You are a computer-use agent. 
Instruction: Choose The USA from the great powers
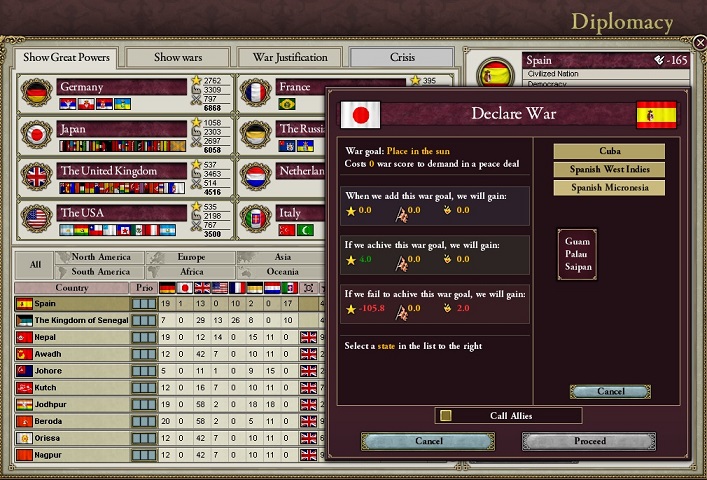click(x=122, y=213)
